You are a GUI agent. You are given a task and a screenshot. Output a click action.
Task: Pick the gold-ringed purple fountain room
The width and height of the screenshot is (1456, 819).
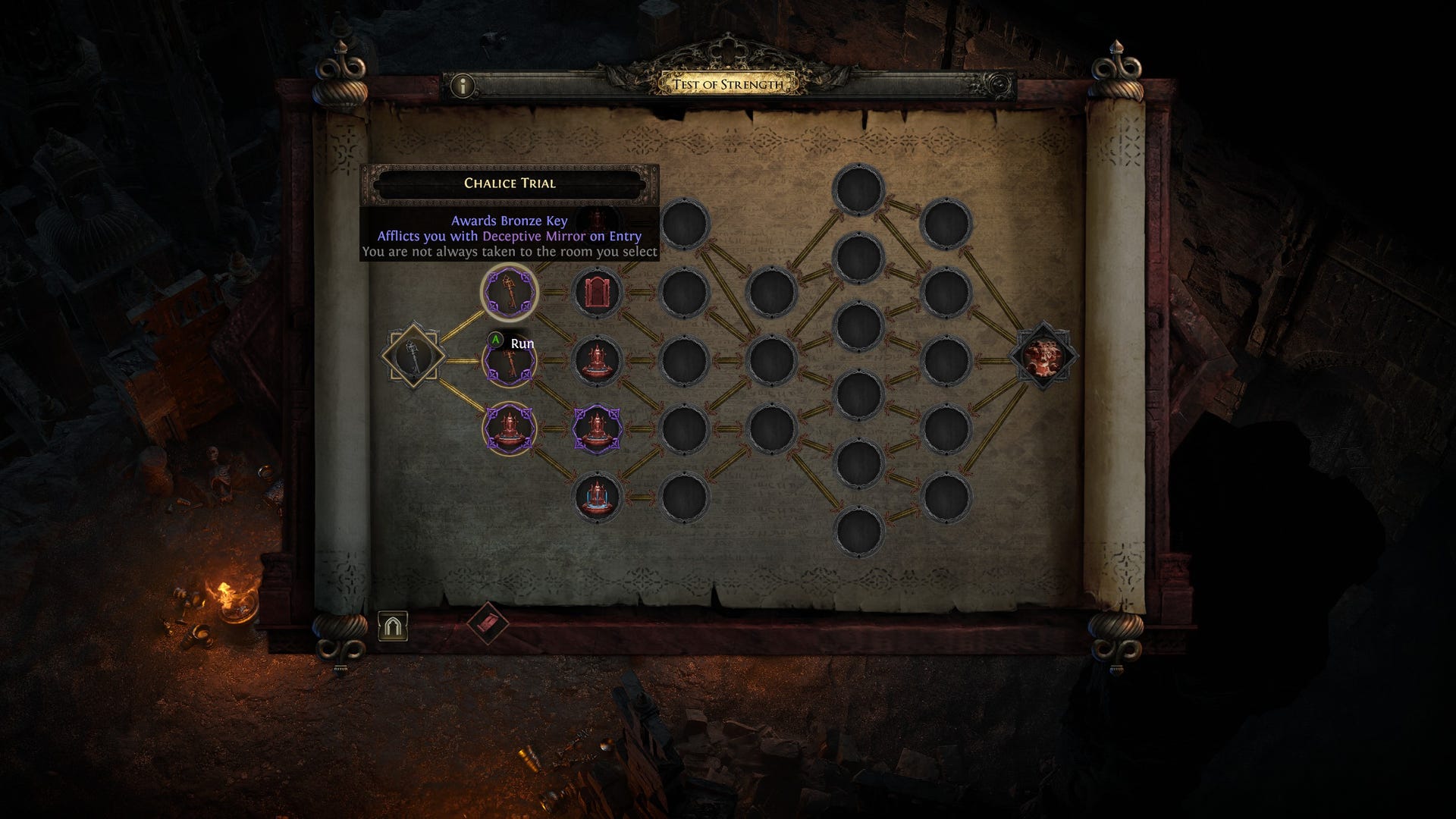pos(510,428)
